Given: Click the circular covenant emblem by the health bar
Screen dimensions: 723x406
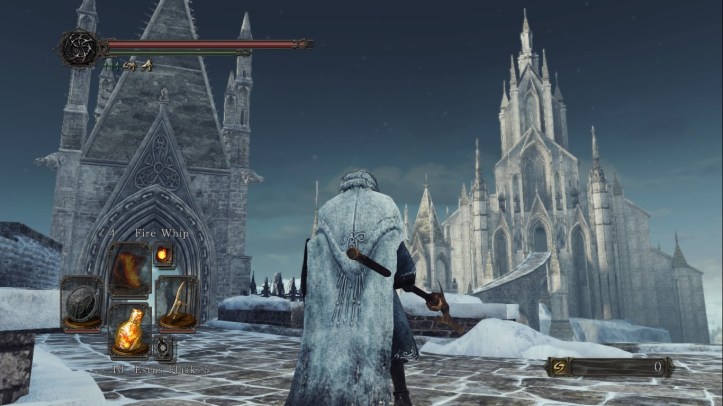Looking at the screenshot, I should [x=79, y=48].
